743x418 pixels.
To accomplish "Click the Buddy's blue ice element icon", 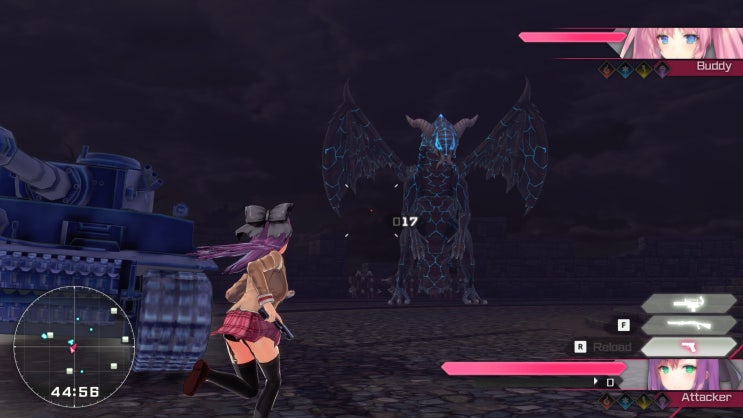I will [x=624, y=69].
